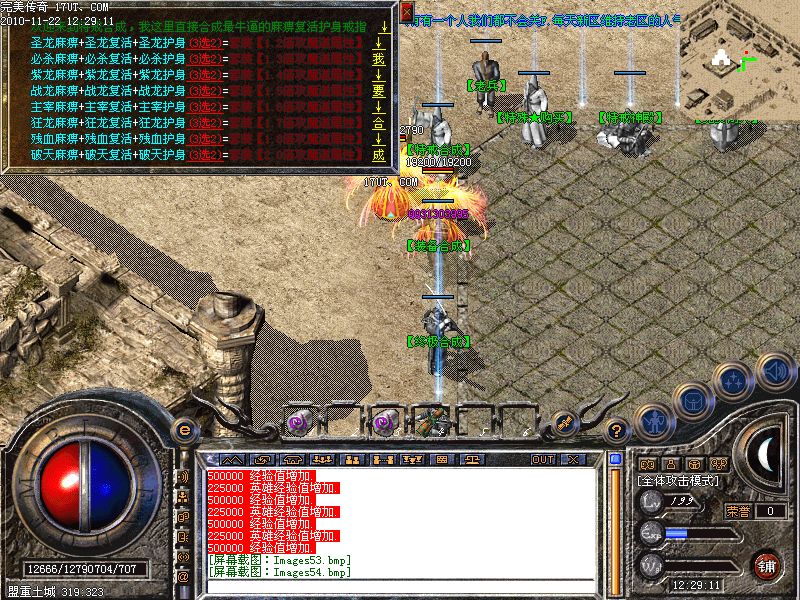Open the skills sparkle round button
This screenshot has width=800, height=600.
click(x=734, y=380)
